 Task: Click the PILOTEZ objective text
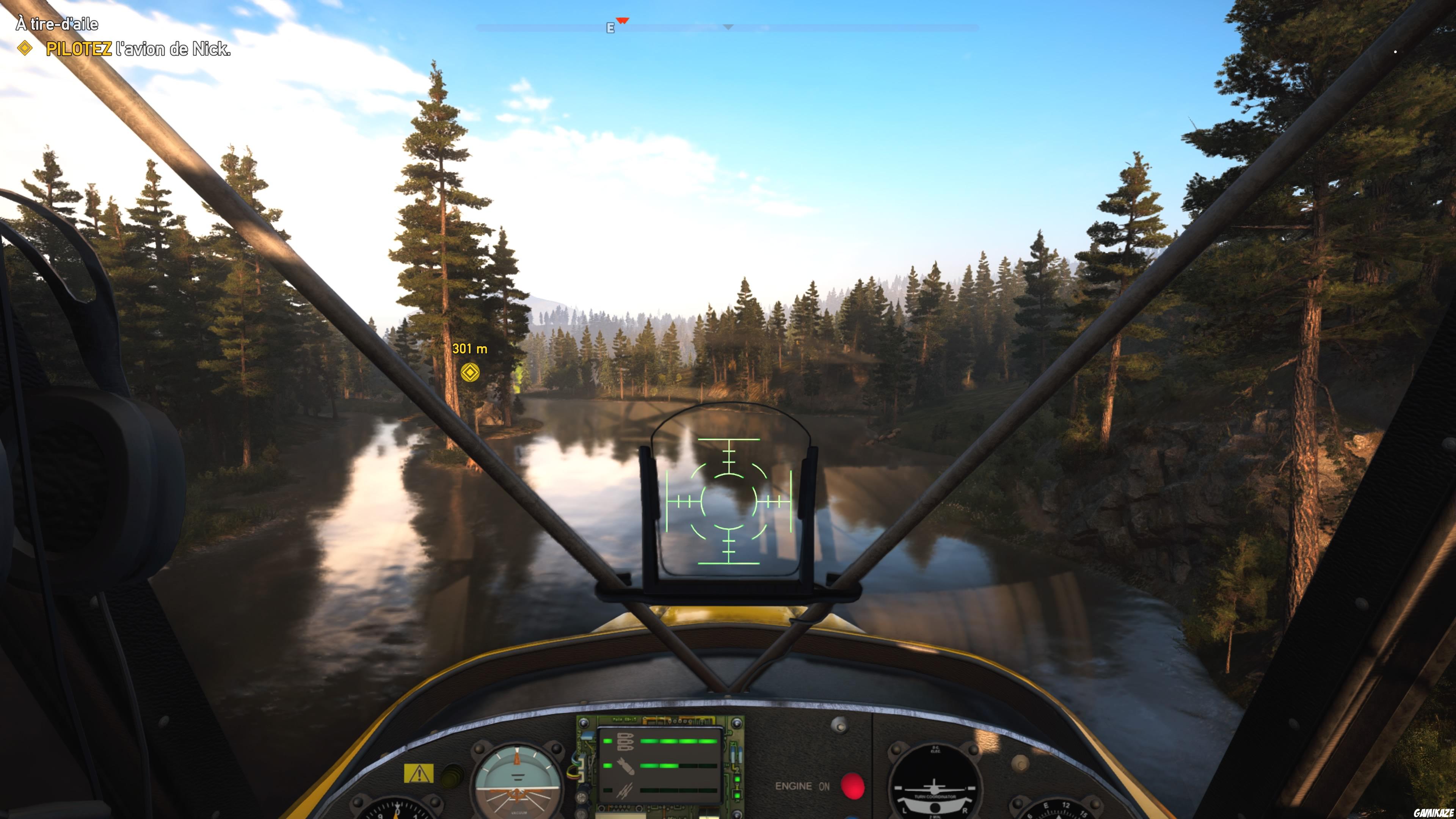79,50
